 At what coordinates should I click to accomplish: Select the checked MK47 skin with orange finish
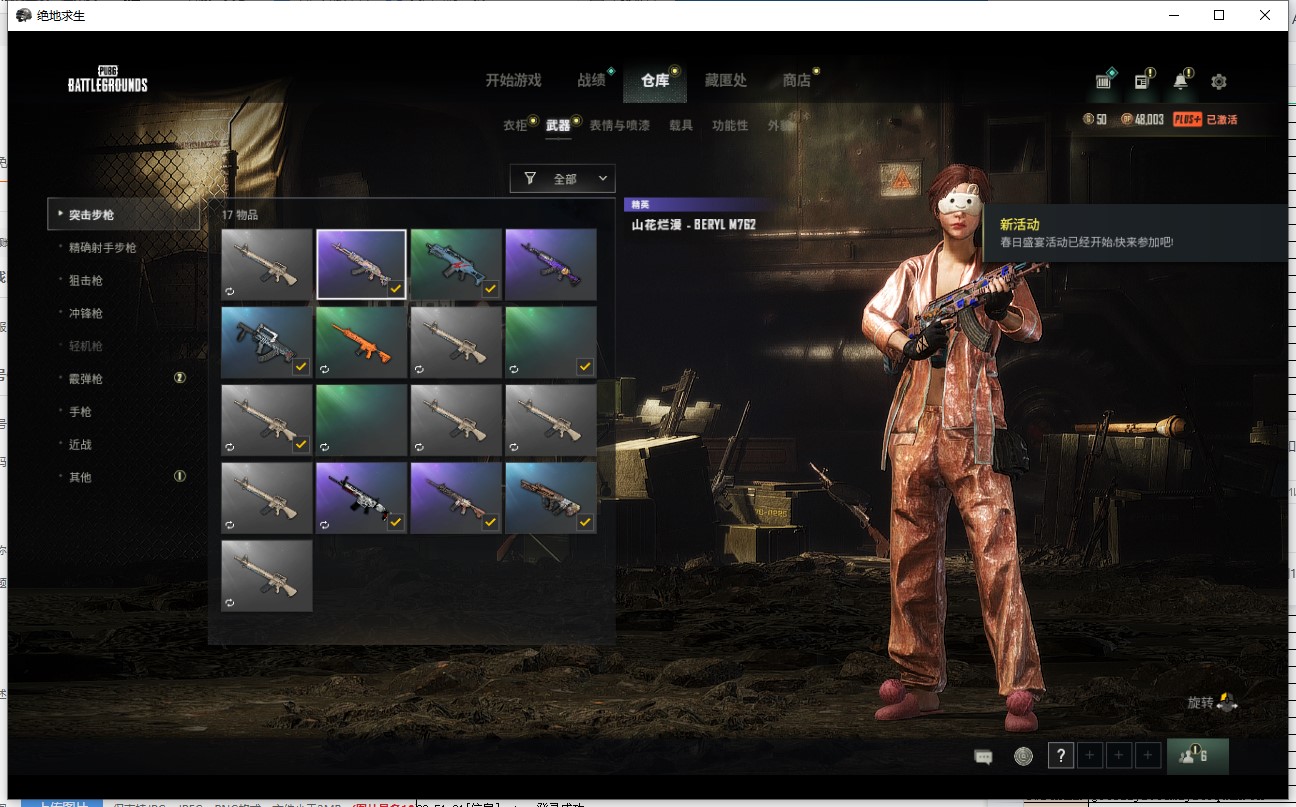pyautogui.click(x=361, y=340)
